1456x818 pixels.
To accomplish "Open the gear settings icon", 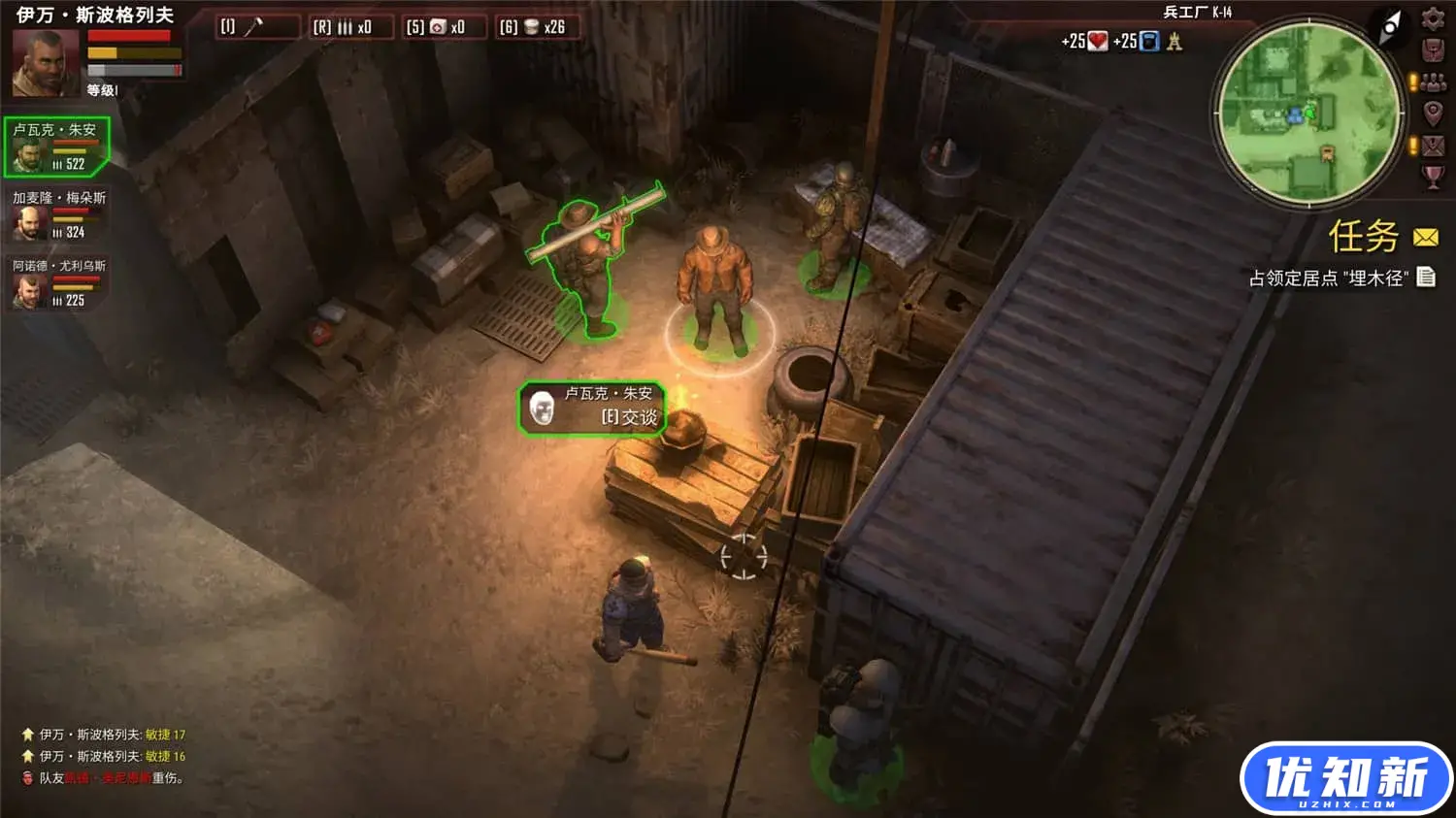I will [1433, 18].
